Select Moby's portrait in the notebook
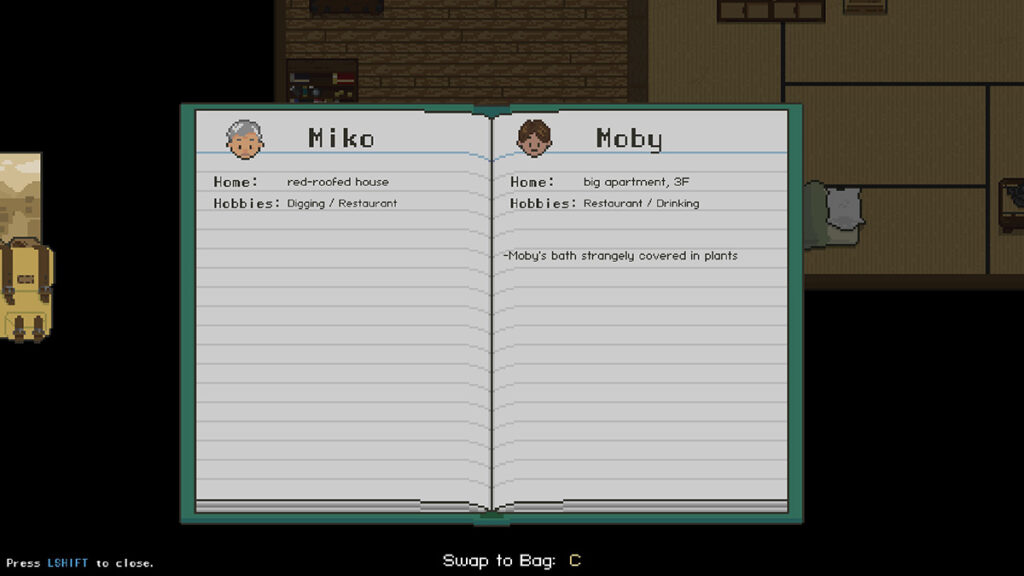The width and height of the screenshot is (1024, 576). point(534,138)
